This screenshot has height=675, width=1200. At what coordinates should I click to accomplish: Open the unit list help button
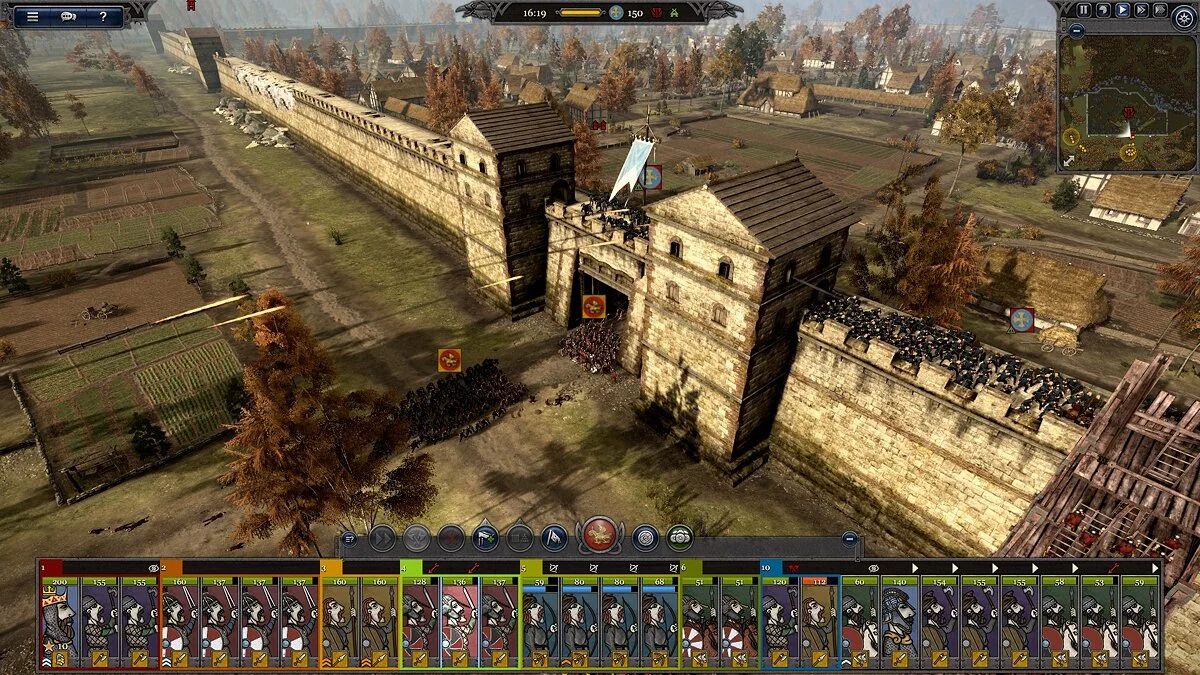[349, 539]
